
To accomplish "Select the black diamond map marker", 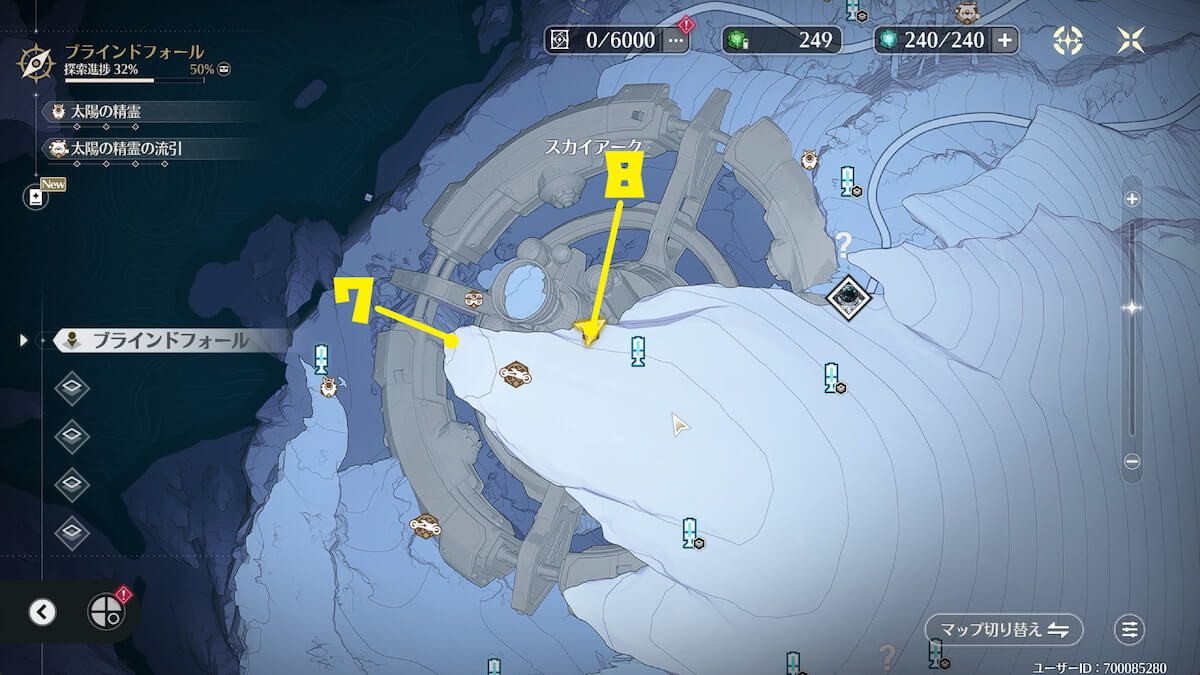I will click(850, 296).
